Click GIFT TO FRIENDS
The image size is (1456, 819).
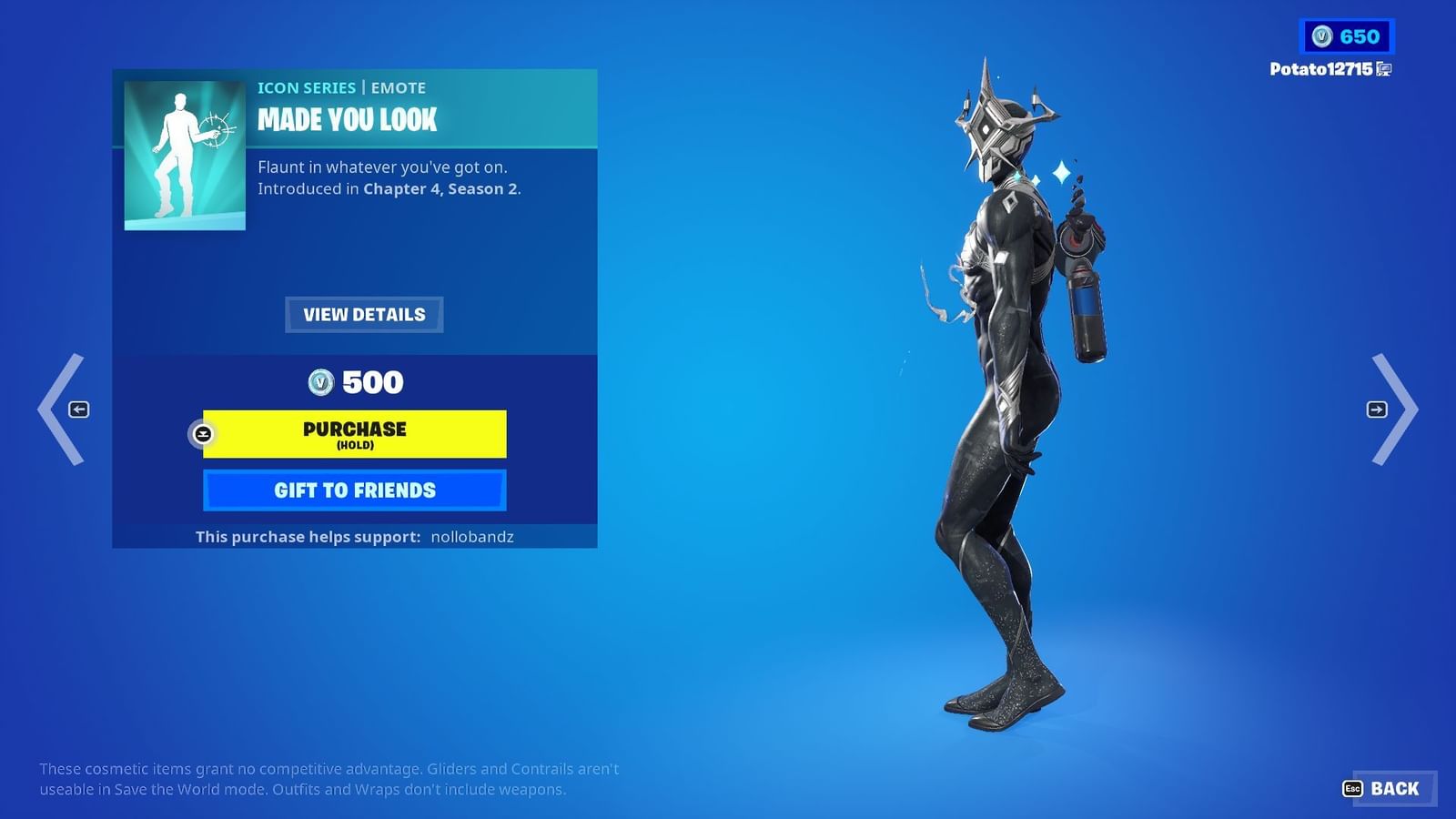click(355, 490)
